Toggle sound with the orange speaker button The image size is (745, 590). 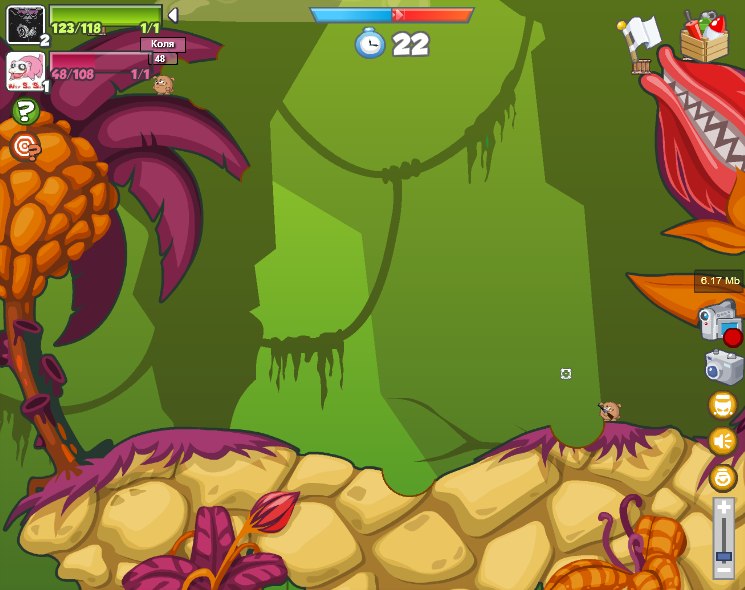(x=722, y=441)
